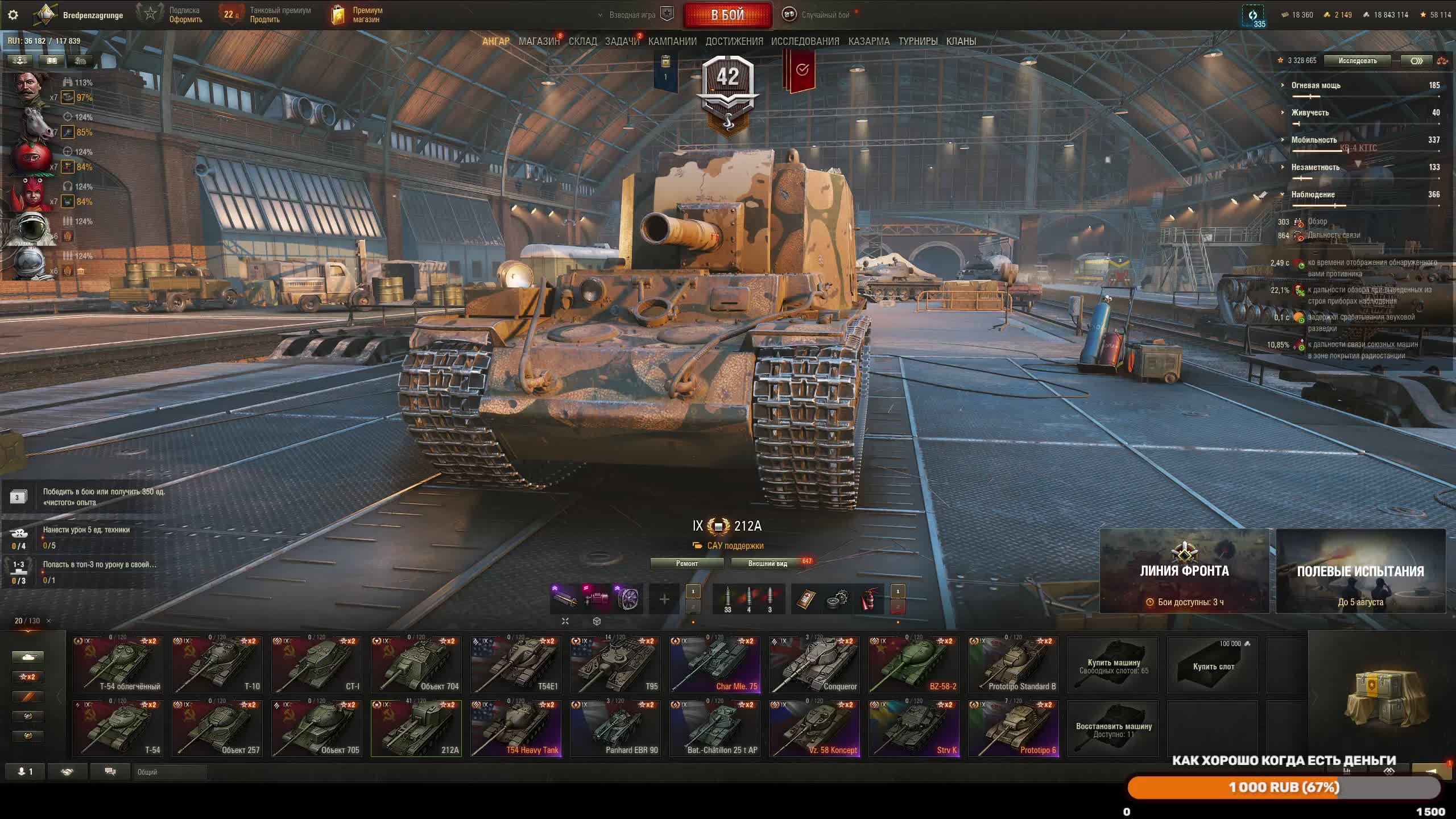This screenshot has height=819, width=1456.
Task: Select the fire extinguisher consumable slot
Action: (870, 599)
